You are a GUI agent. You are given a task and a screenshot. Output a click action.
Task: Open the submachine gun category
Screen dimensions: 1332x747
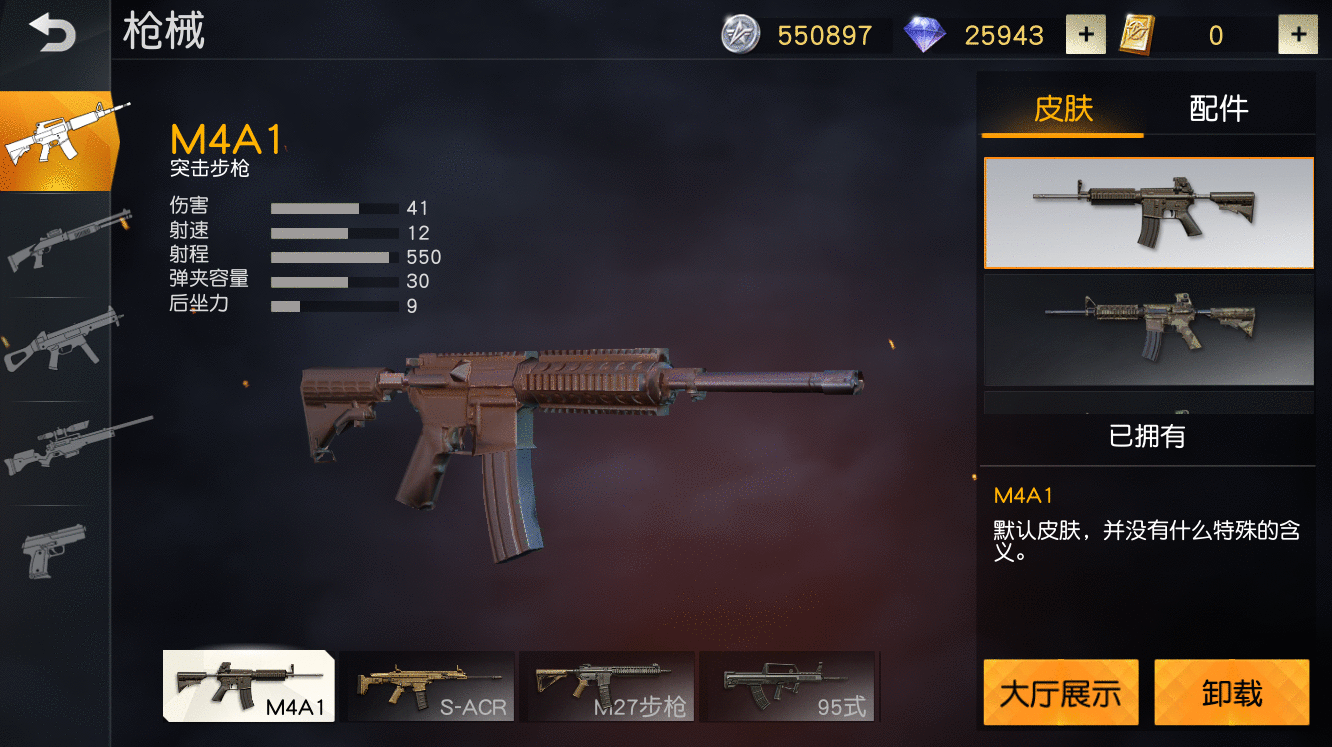tap(62, 345)
